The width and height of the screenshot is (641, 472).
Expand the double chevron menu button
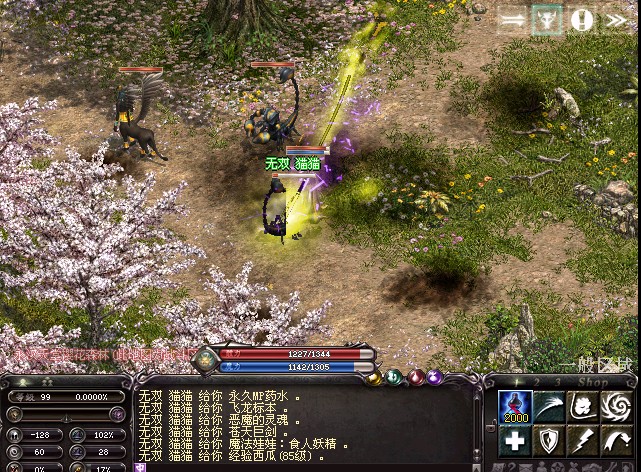616,20
